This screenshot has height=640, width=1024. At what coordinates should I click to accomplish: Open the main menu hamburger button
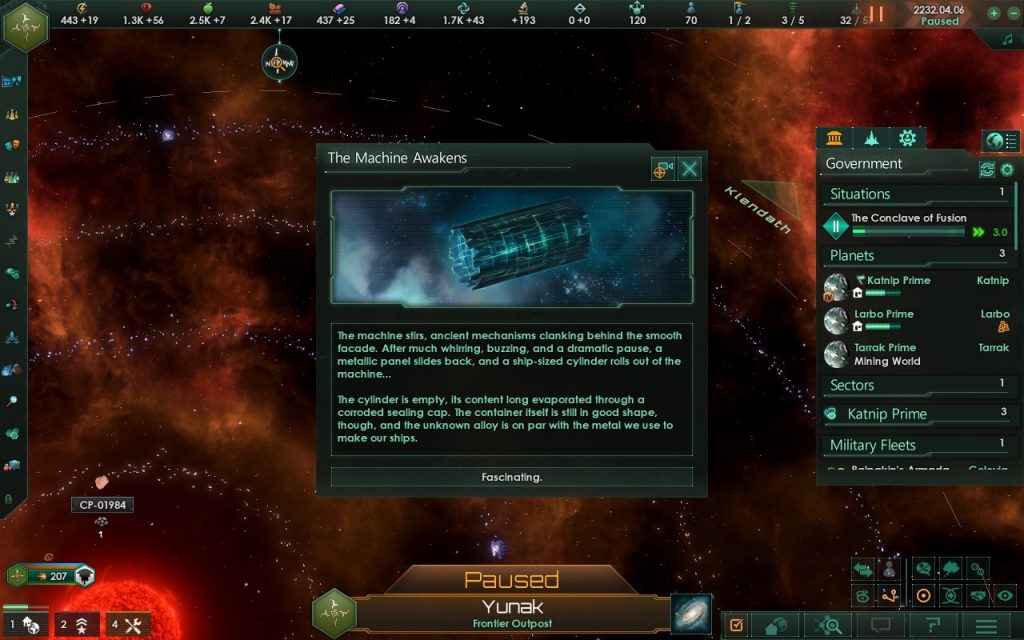pos(988,625)
